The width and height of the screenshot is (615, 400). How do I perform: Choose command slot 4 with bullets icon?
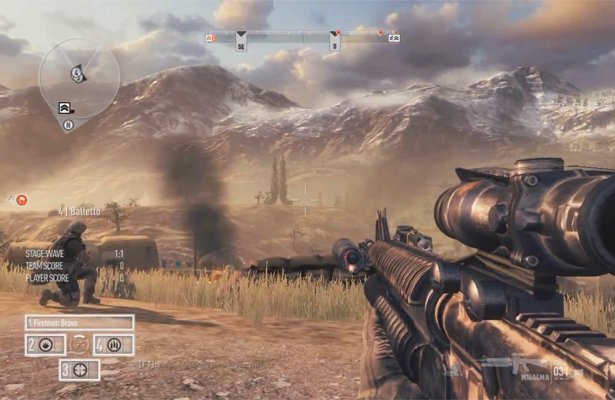113,345
